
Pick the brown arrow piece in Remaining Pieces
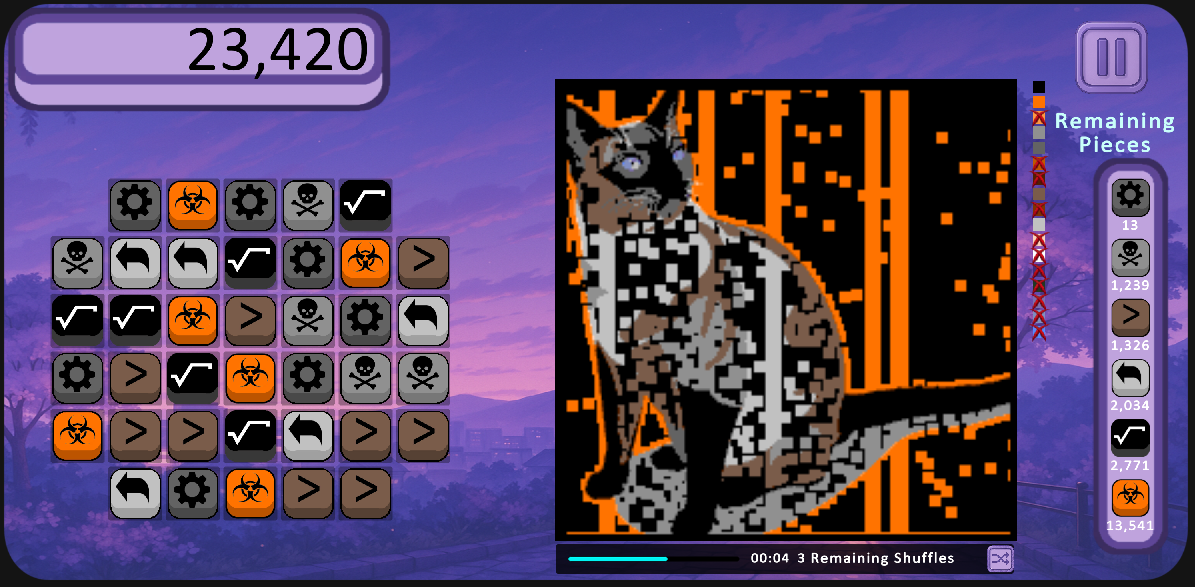pos(1130,318)
